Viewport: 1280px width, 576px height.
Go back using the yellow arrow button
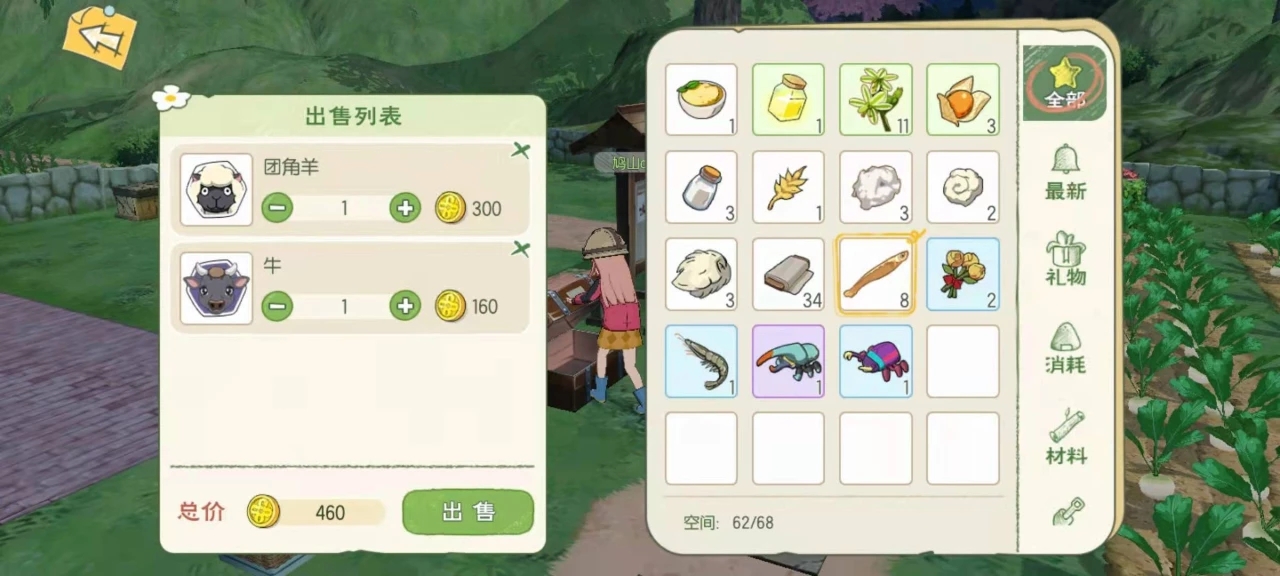[x=99, y=38]
